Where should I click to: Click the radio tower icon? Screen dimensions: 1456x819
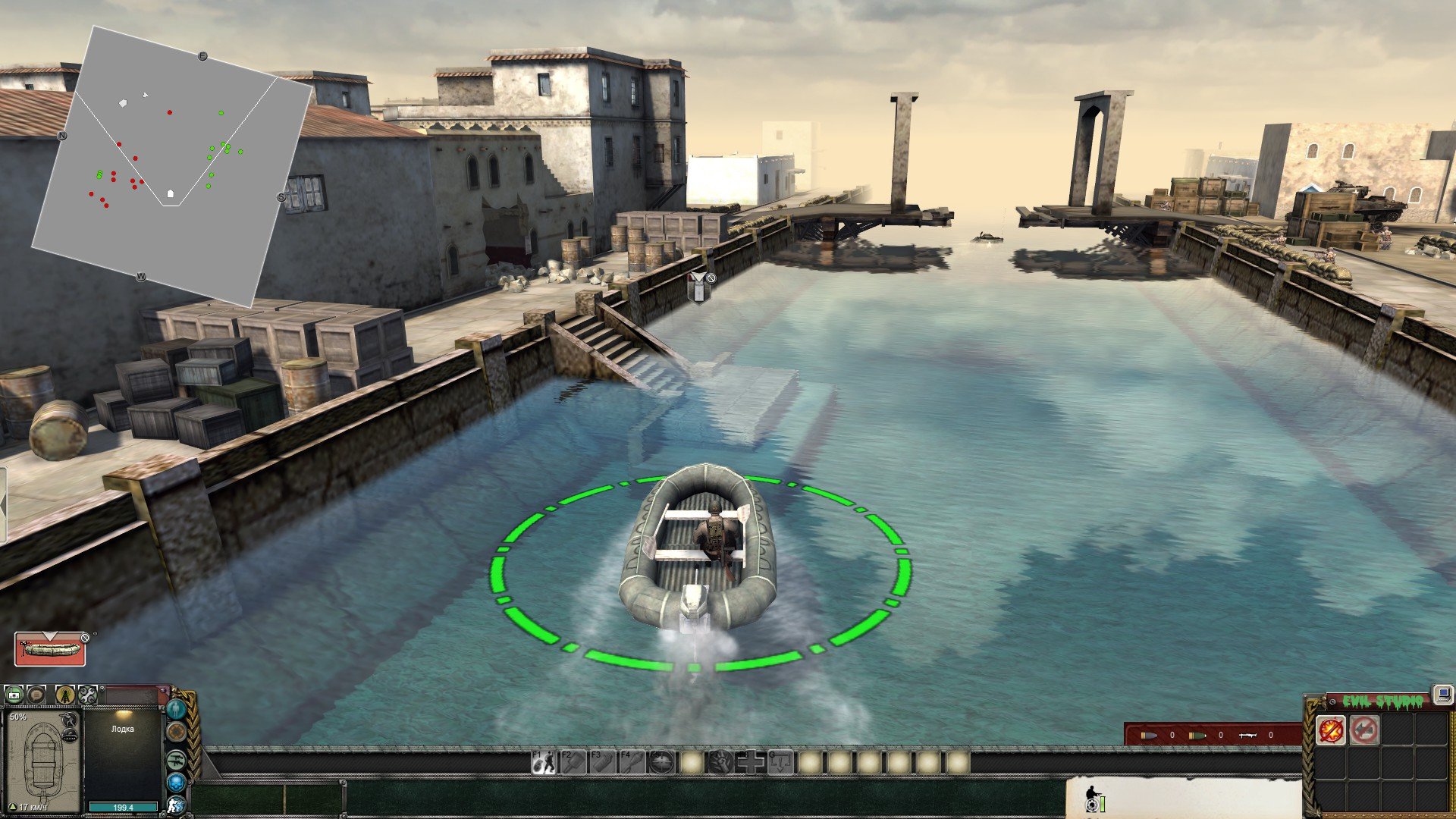tap(64, 694)
